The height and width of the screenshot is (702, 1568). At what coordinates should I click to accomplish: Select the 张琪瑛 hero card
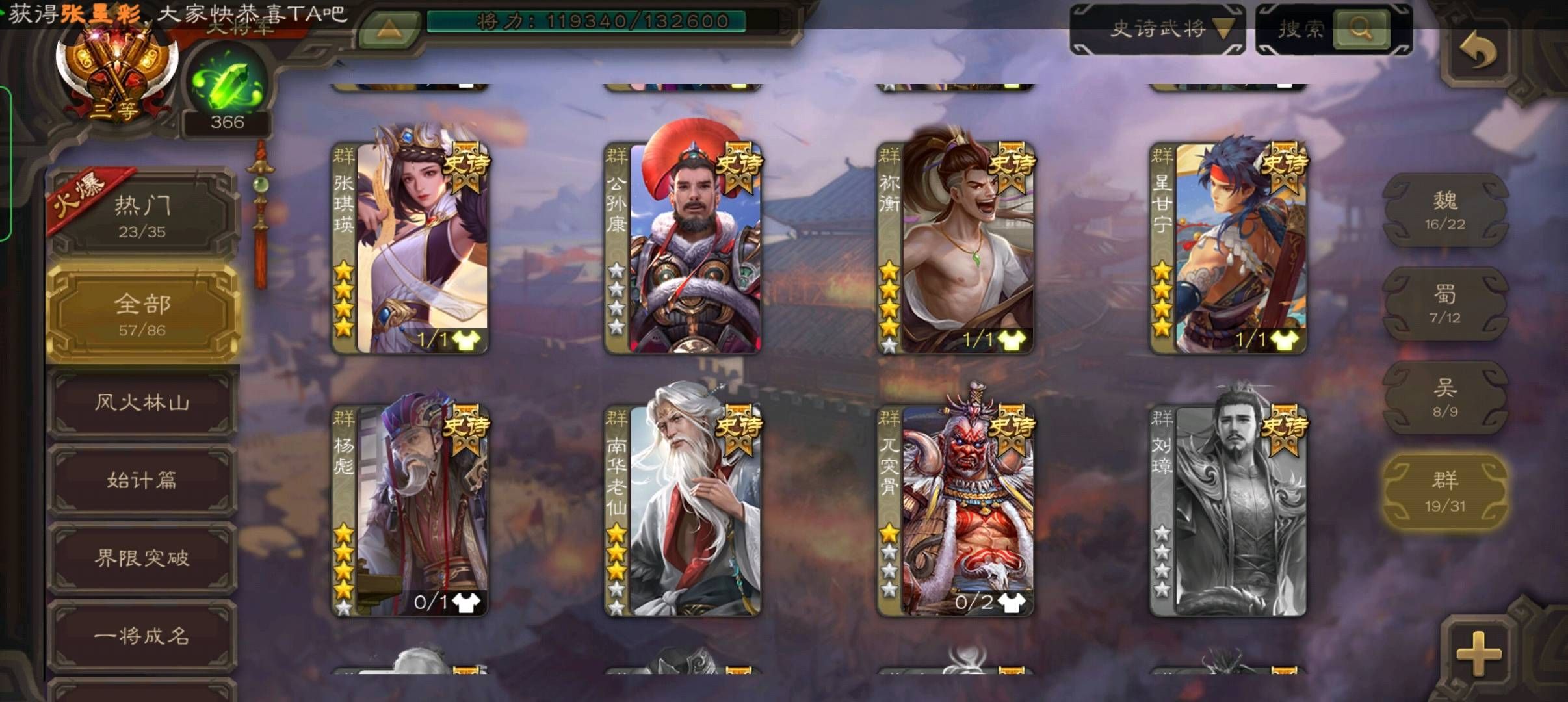pyautogui.click(x=410, y=248)
